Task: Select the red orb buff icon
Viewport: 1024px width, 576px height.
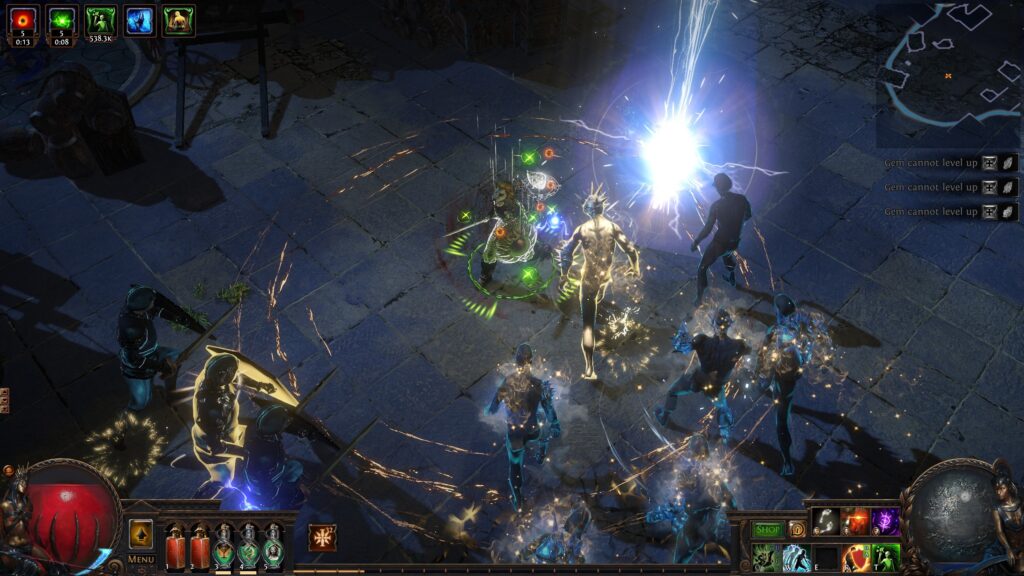Action: (x=22, y=20)
